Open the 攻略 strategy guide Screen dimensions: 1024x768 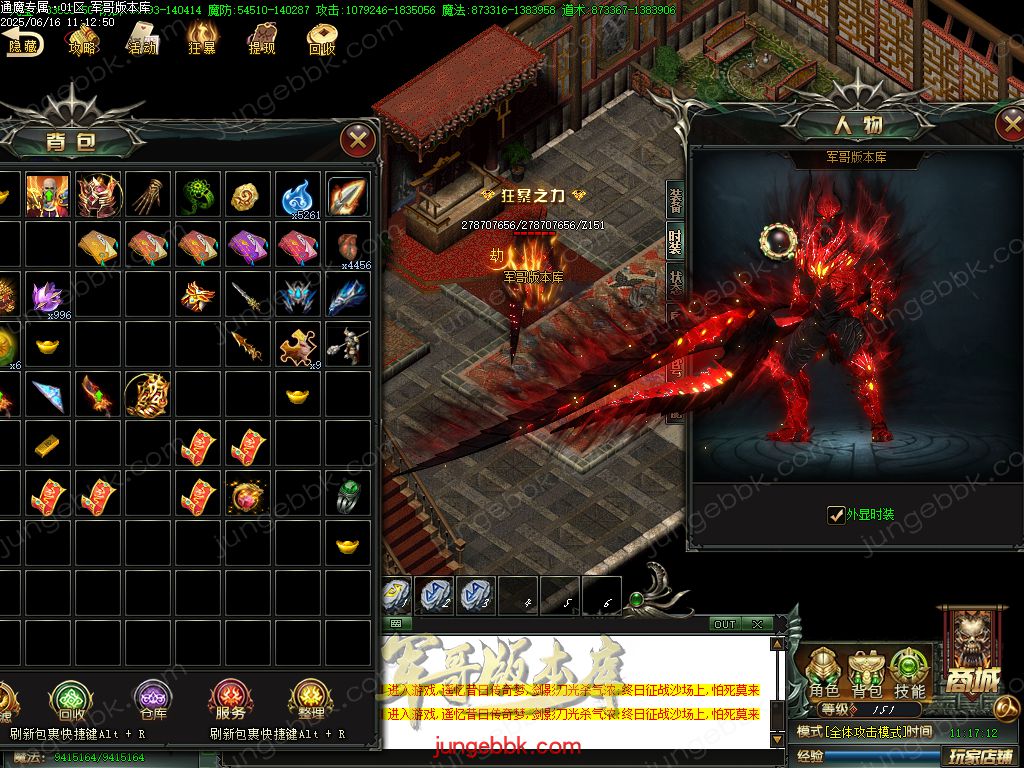(x=82, y=40)
